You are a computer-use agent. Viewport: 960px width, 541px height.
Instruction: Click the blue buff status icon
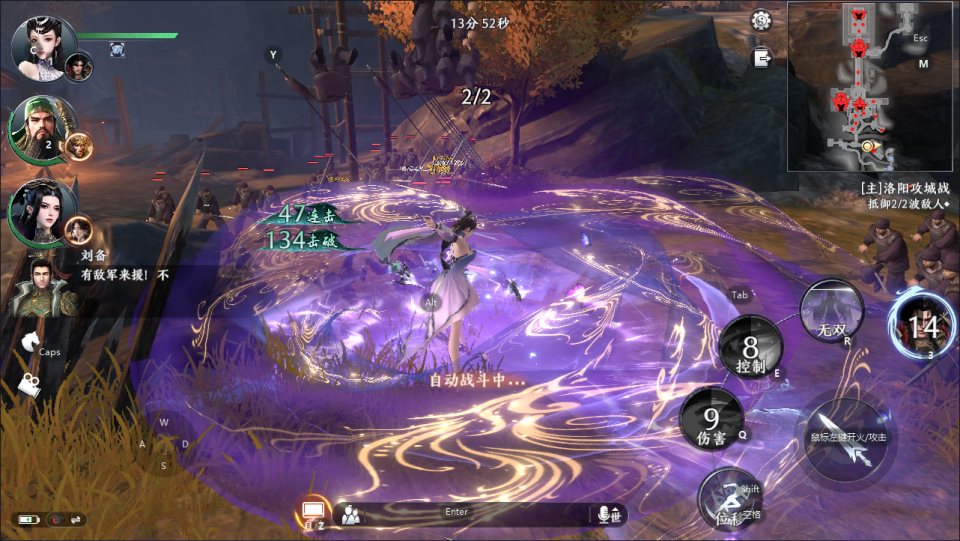tap(117, 49)
